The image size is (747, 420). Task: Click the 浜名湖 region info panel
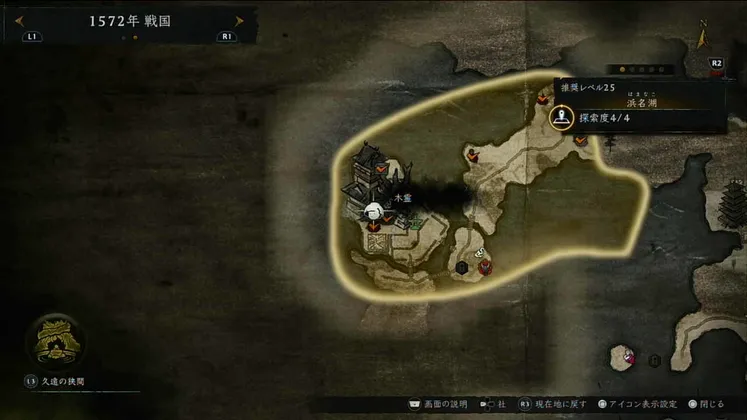point(640,106)
